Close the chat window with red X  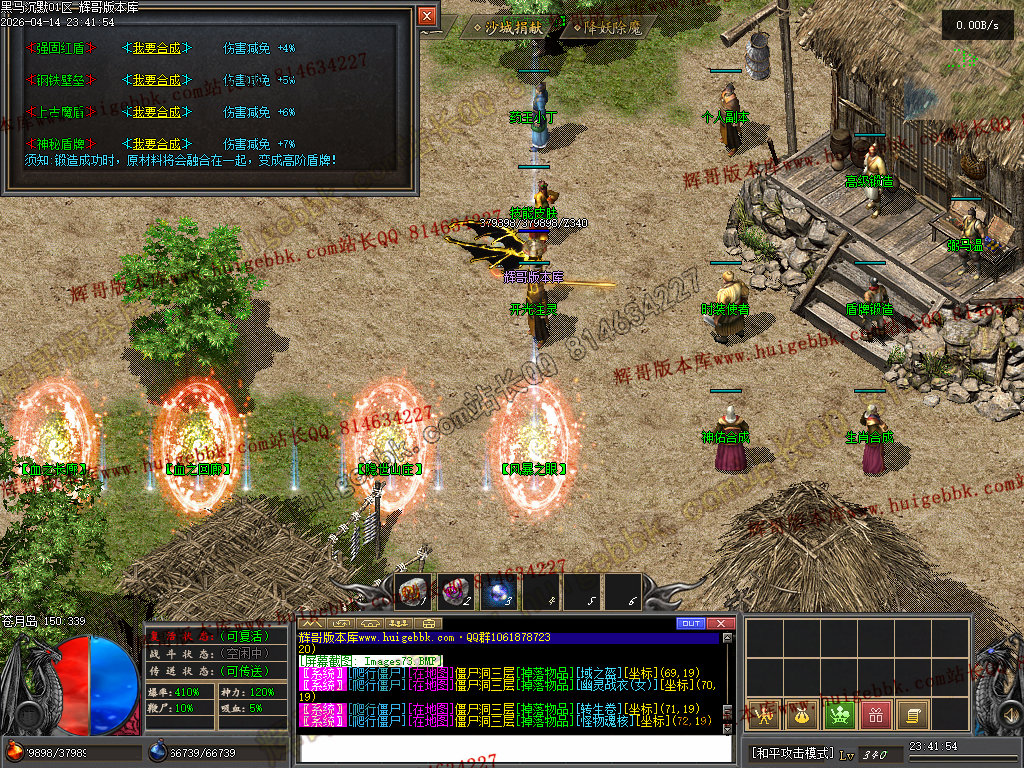[x=720, y=624]
